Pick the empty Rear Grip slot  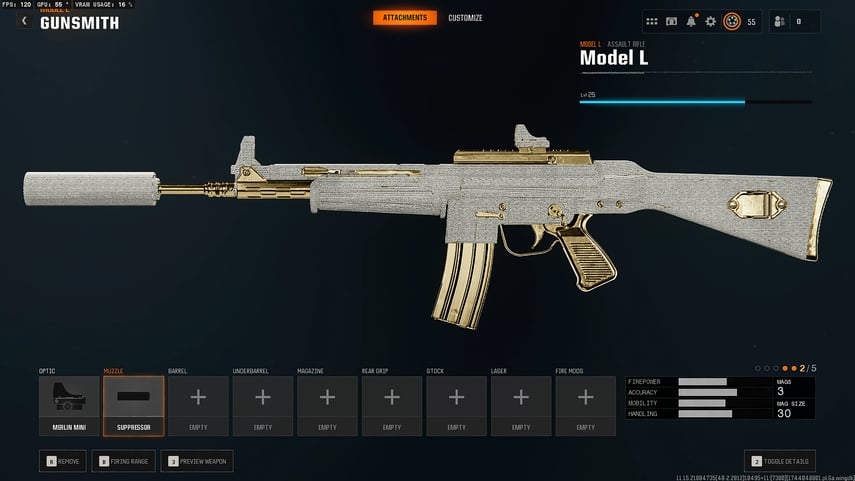click(392, 405)
